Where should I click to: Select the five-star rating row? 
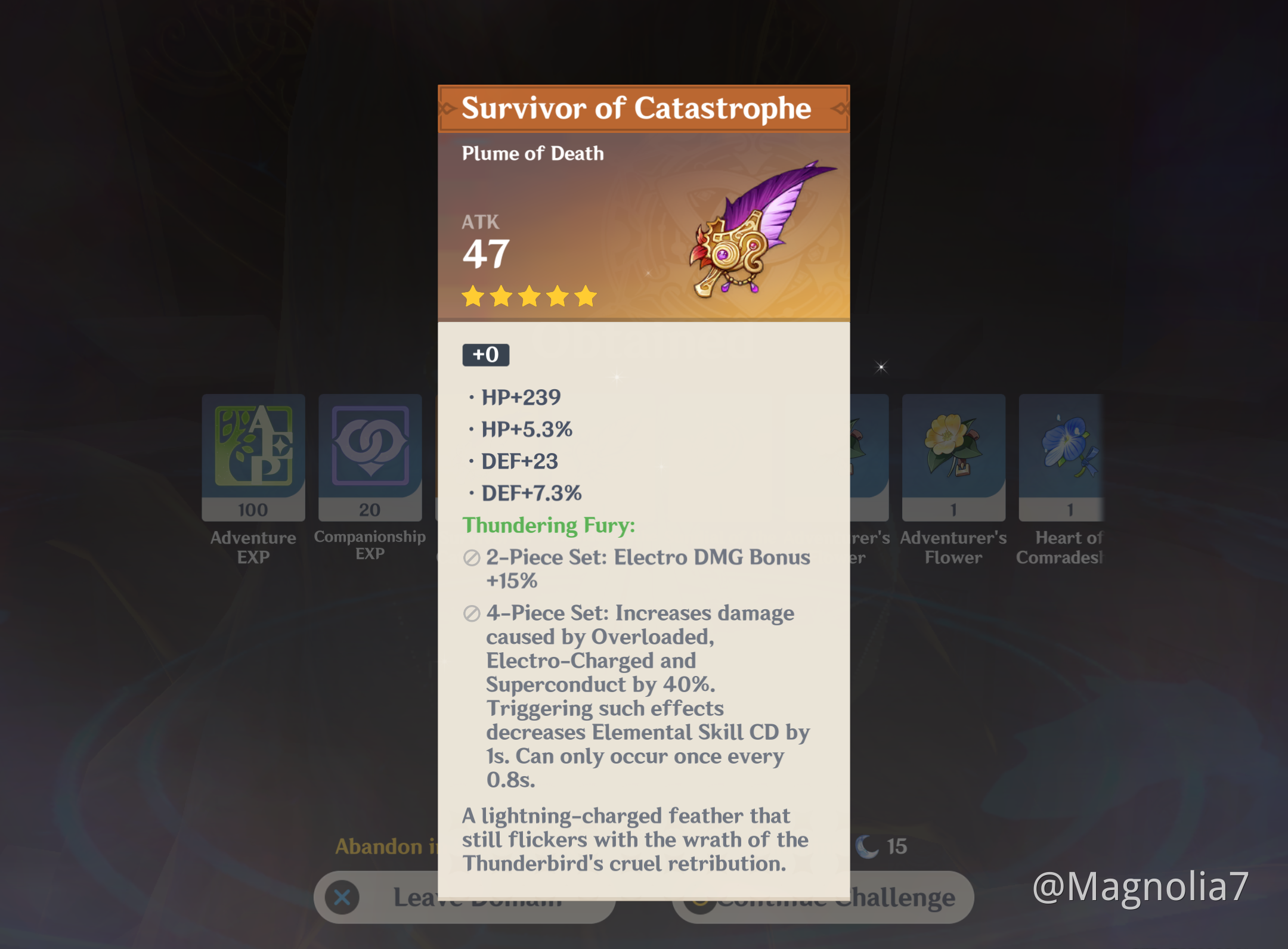(530, 296)
